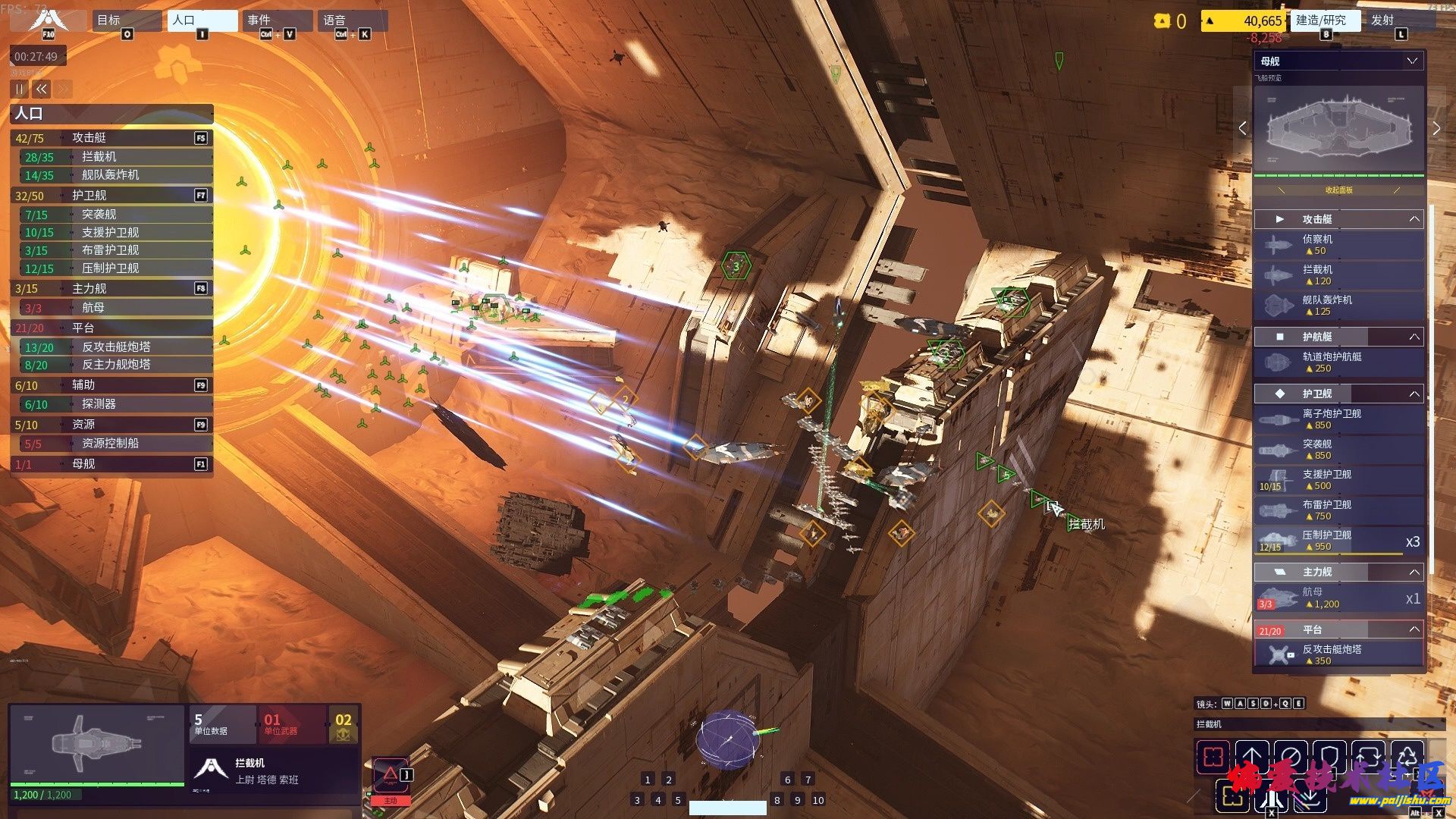Build a 反攻击艇炮塔 anti-strike turret

pos(1339,654)
